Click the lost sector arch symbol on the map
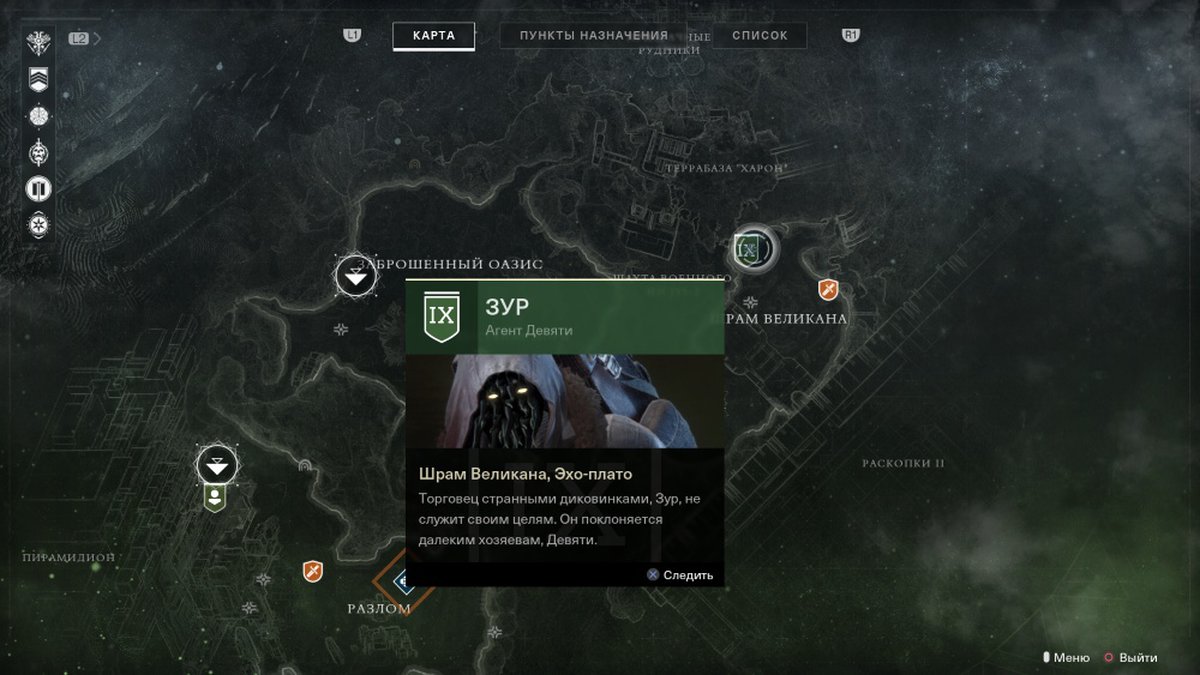This screenshot has height=675, width=1200. tap(305, 467)
